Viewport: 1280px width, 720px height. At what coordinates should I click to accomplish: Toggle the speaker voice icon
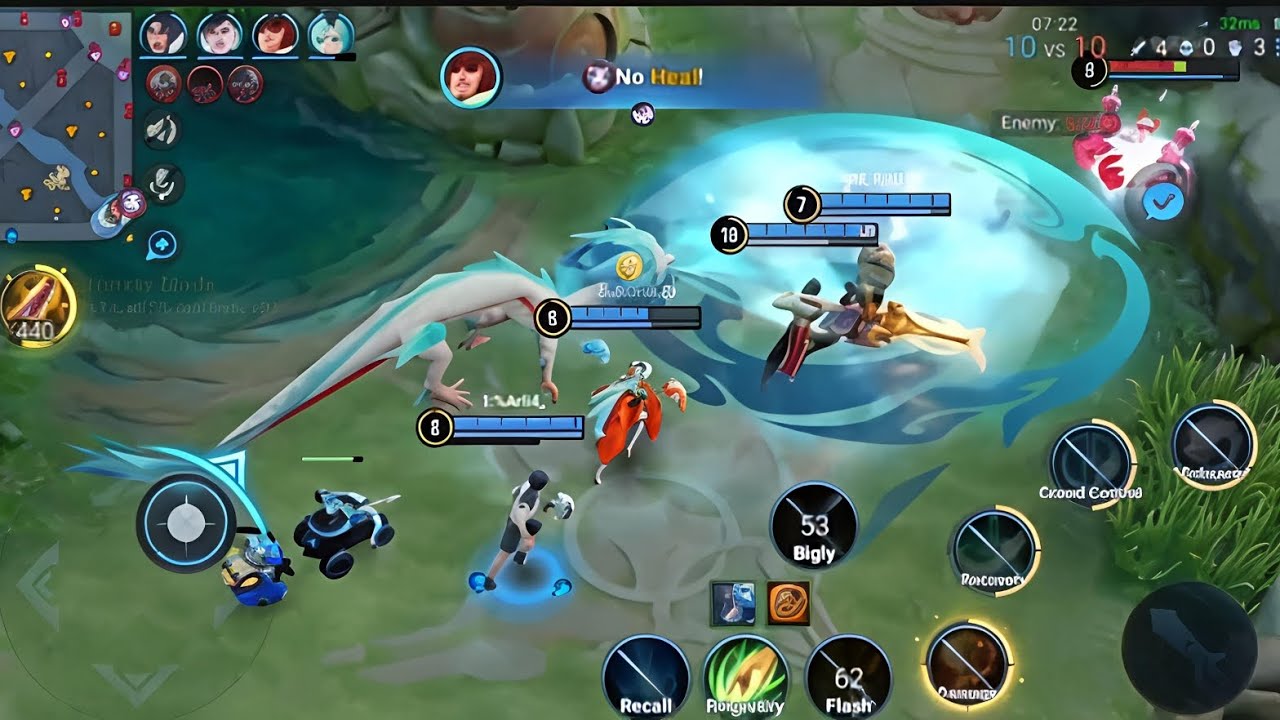pos(162,130)
